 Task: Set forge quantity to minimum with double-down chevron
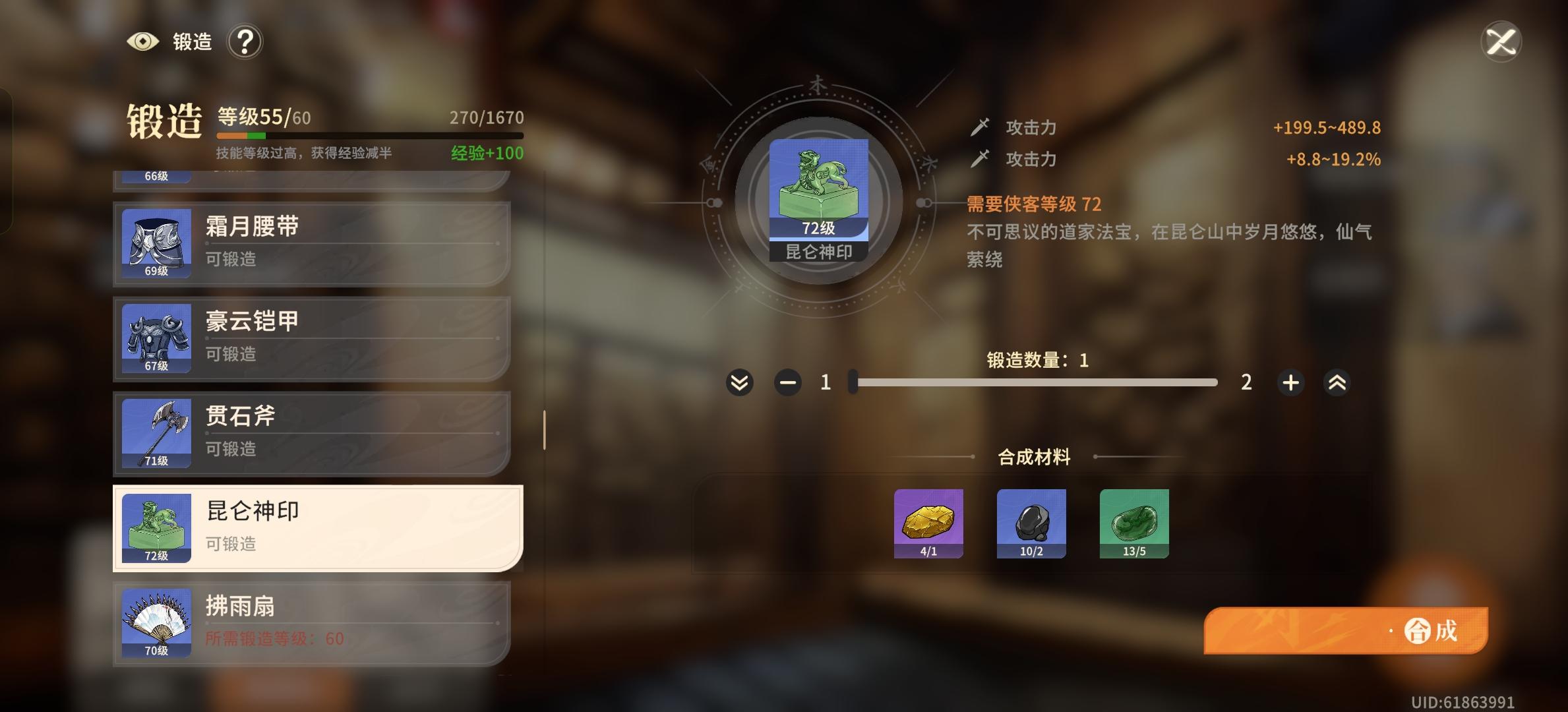click(x=739, y=382)
